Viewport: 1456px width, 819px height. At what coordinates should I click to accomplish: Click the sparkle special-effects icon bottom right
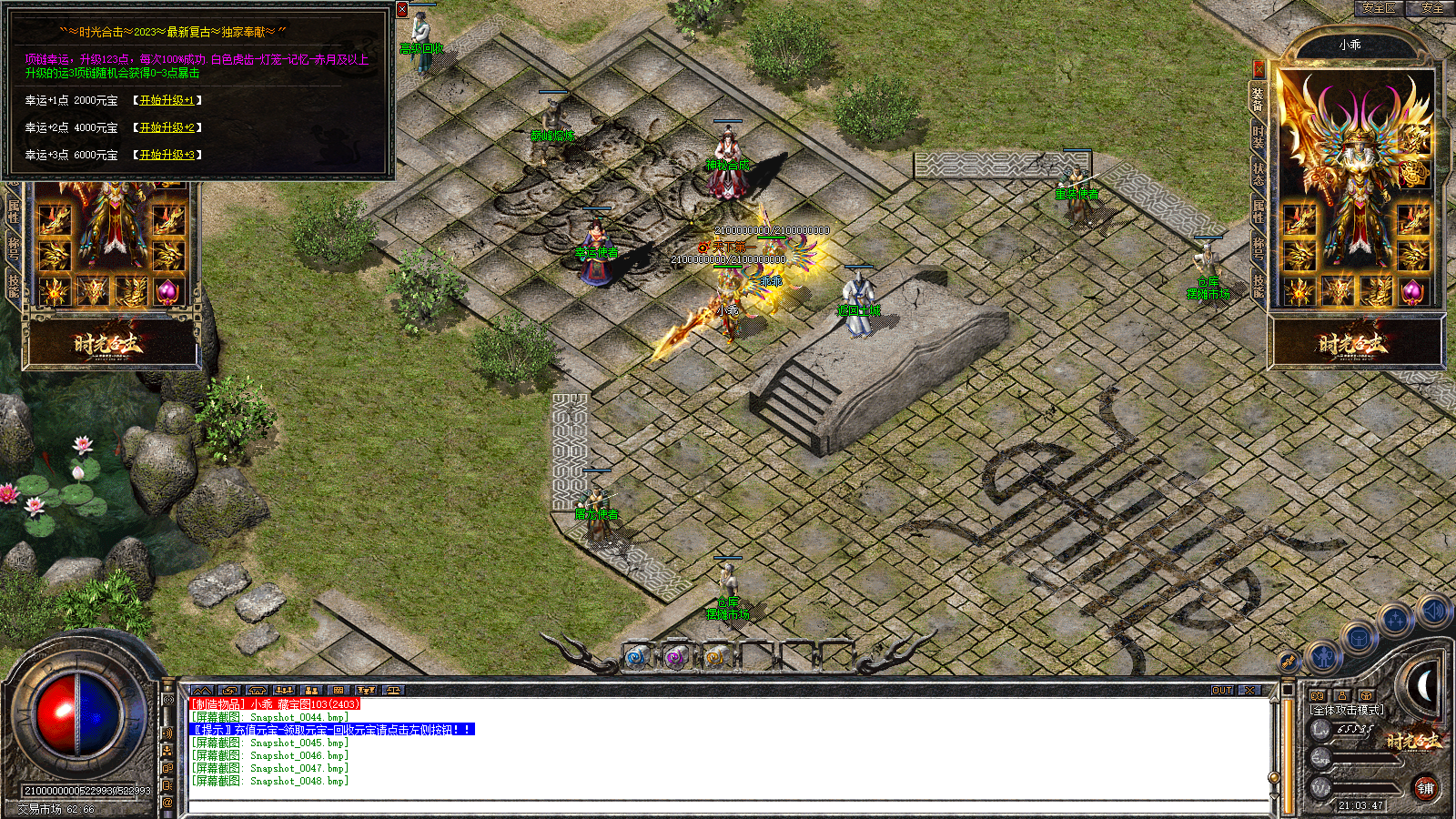[x=1397, y=617]
